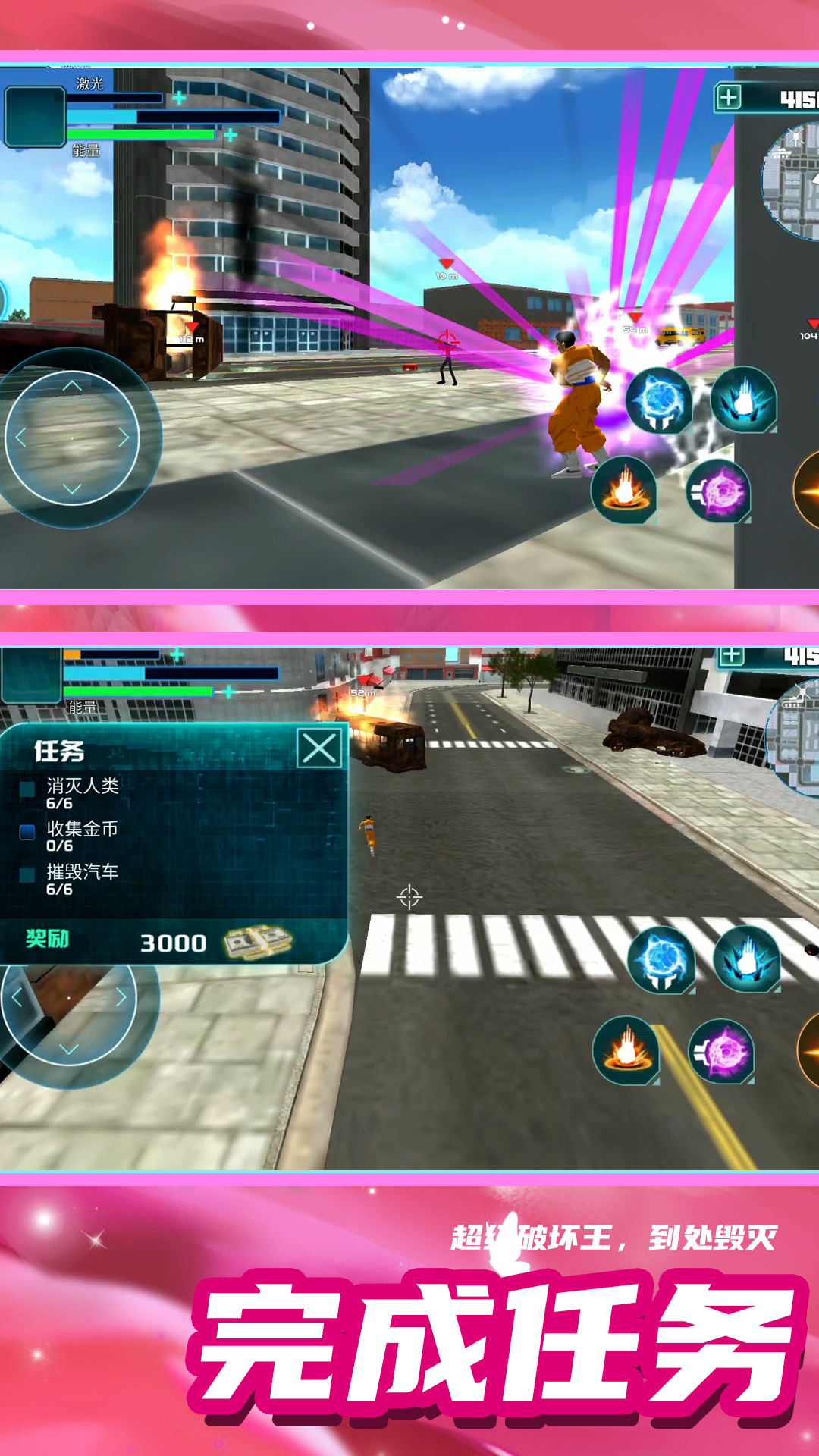
Task: Select the 消灭人类 mission checkbox
Action: [27, 789]
